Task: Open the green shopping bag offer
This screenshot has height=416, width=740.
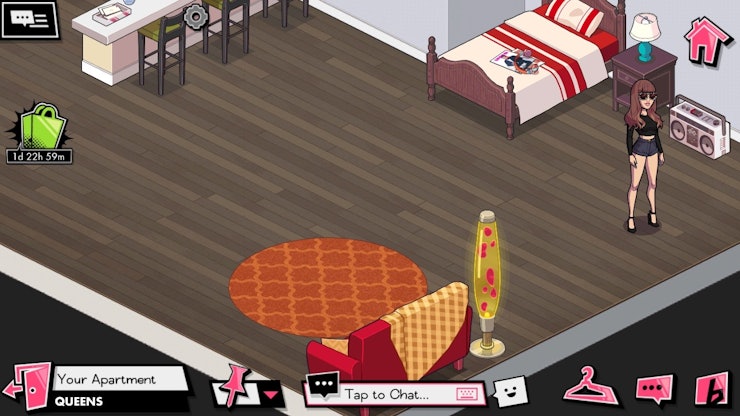Action: [x=41, y=129]
